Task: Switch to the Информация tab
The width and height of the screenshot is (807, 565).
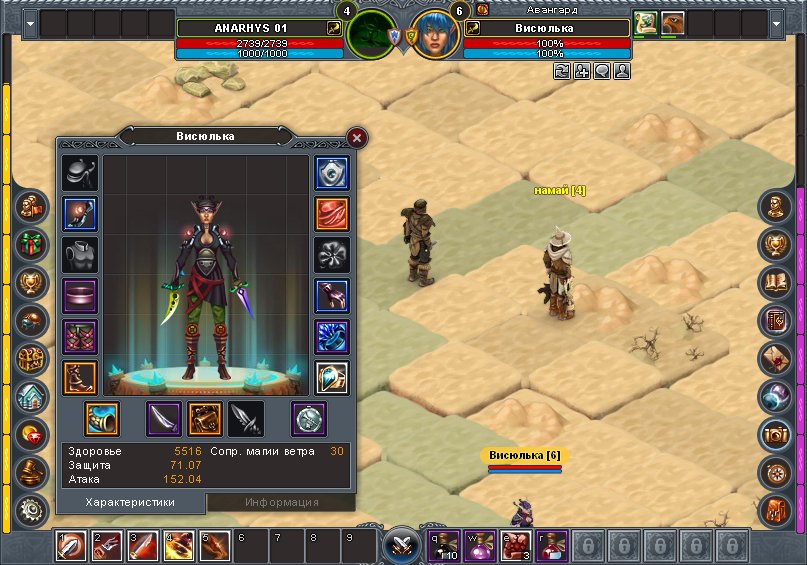Action: (281, 502)
